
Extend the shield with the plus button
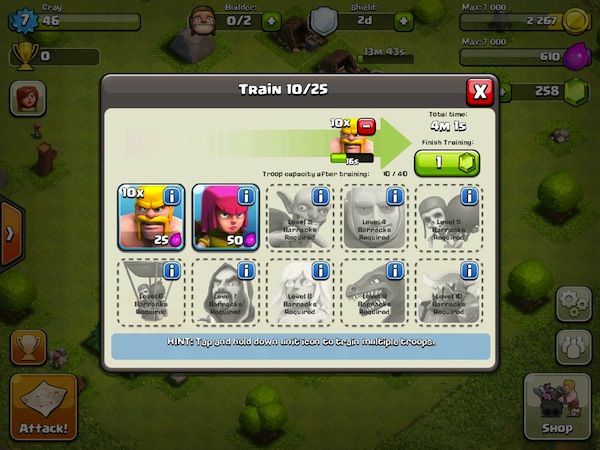tap(404, 19)
